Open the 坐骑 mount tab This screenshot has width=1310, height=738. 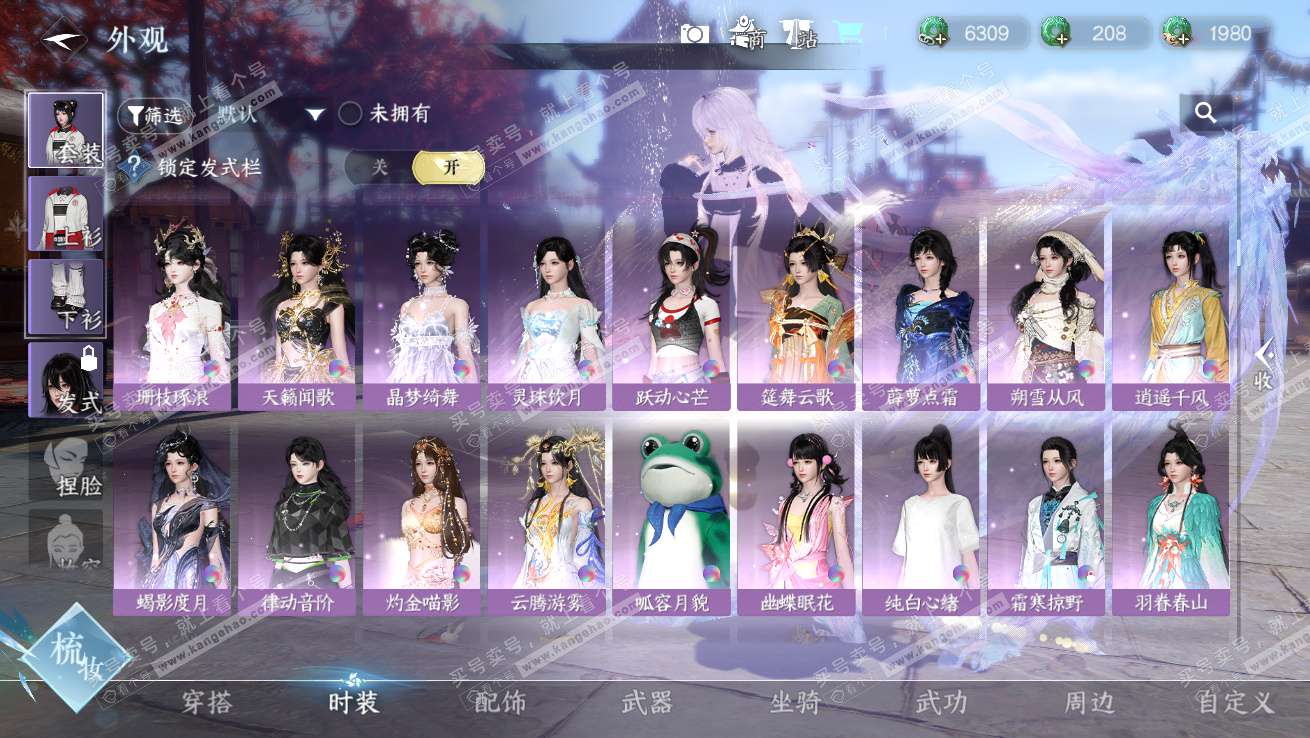795,702
